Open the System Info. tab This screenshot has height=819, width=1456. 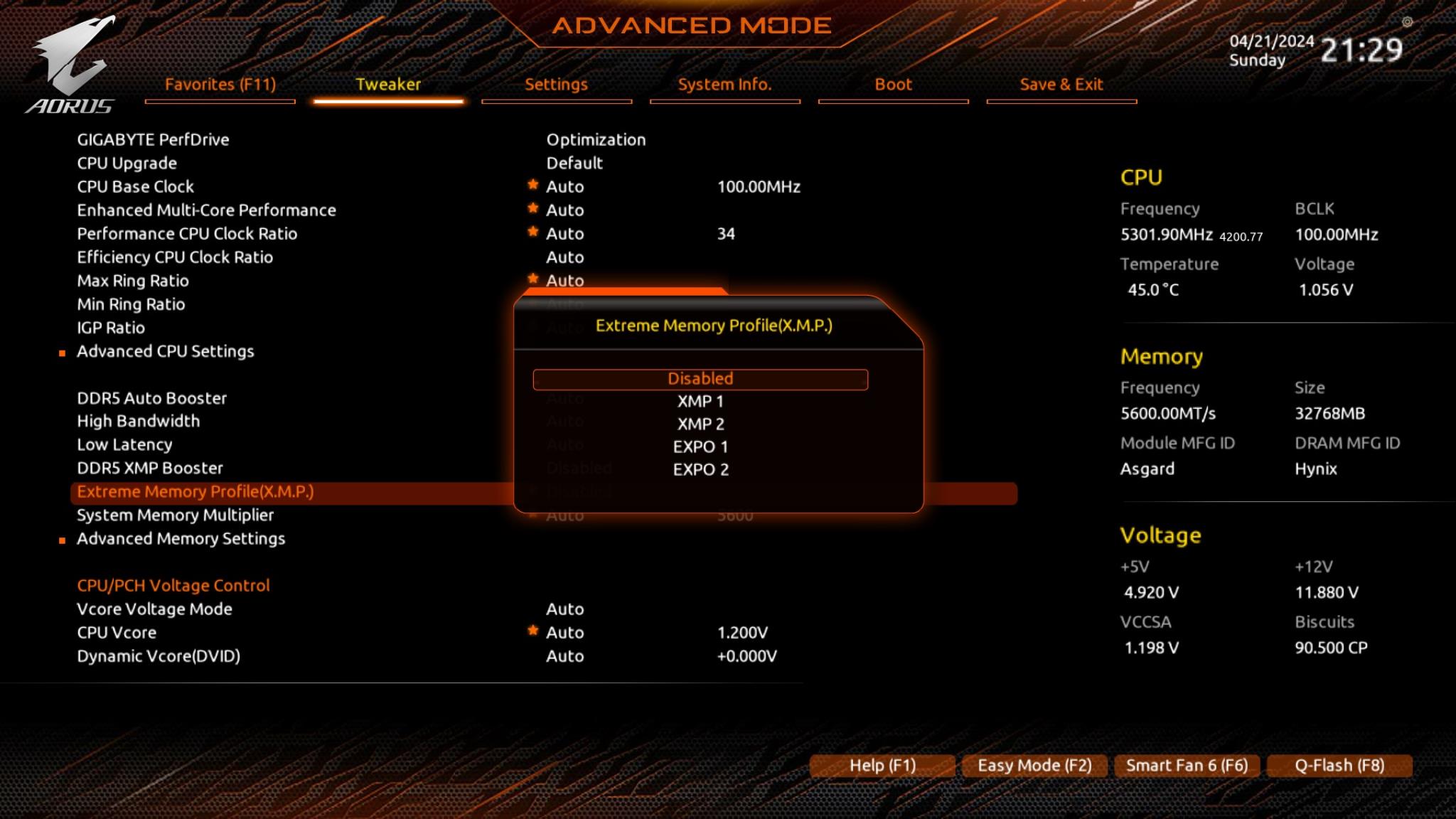[724, 85]
